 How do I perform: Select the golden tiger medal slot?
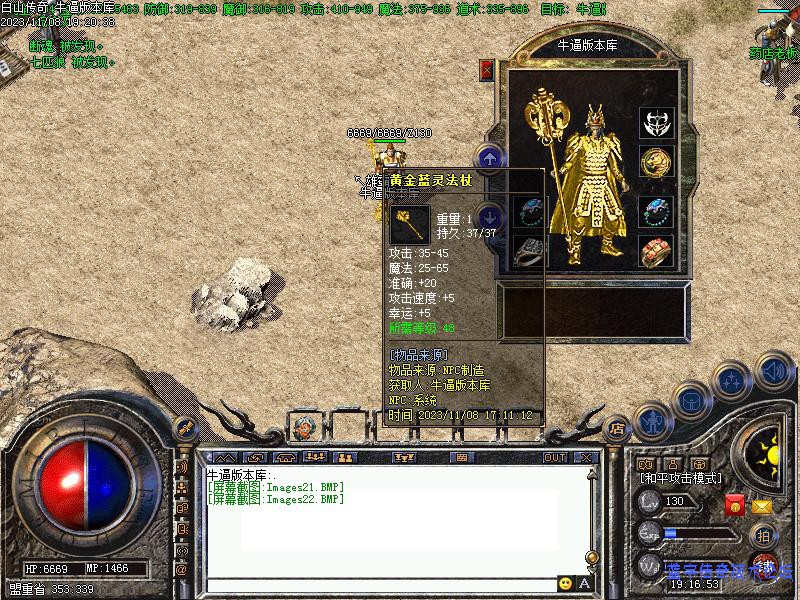(x=656, y=161)
